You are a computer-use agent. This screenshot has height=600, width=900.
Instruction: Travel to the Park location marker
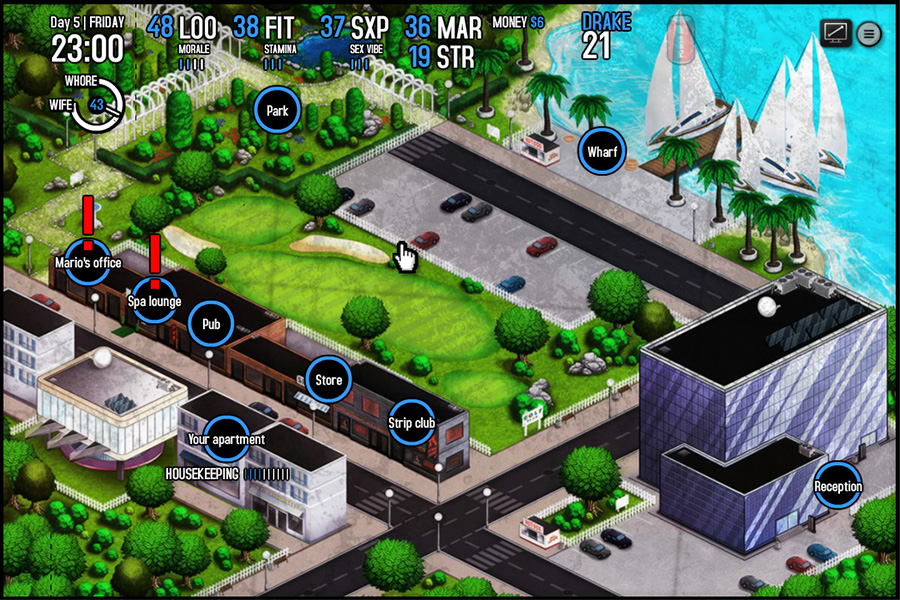pyautogui.click(x=277, y=111)
